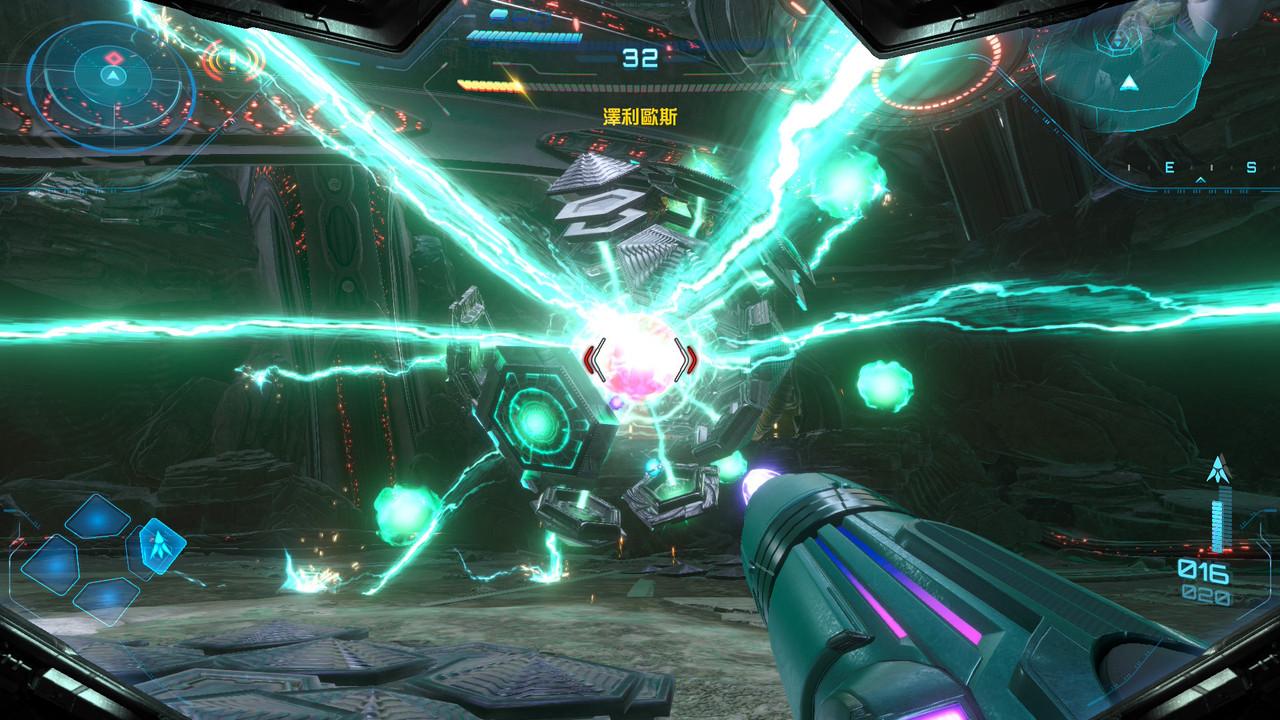Choose the bottom diamond slot in weapon selector

[x=105, y=600]
